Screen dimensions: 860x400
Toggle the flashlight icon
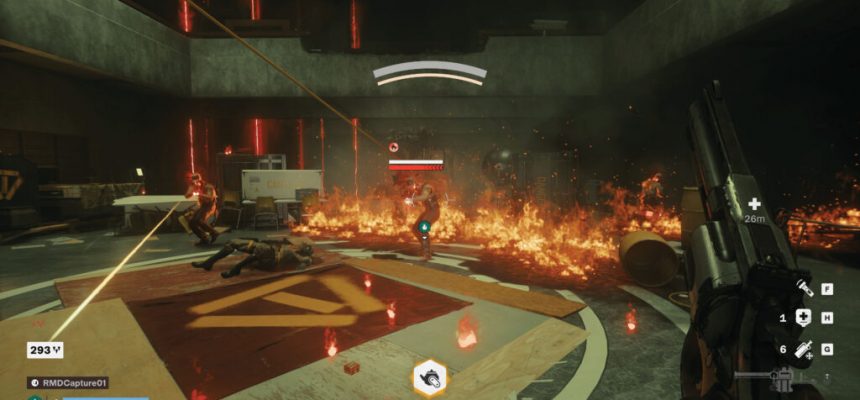pos(802,289)
